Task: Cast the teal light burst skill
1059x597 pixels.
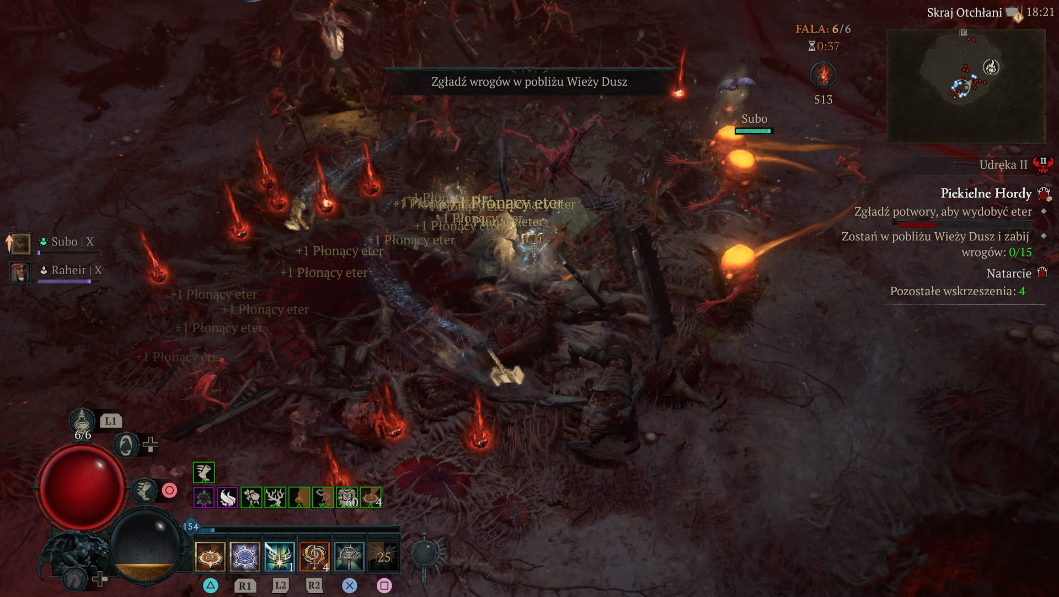Action: pos(279,556)
